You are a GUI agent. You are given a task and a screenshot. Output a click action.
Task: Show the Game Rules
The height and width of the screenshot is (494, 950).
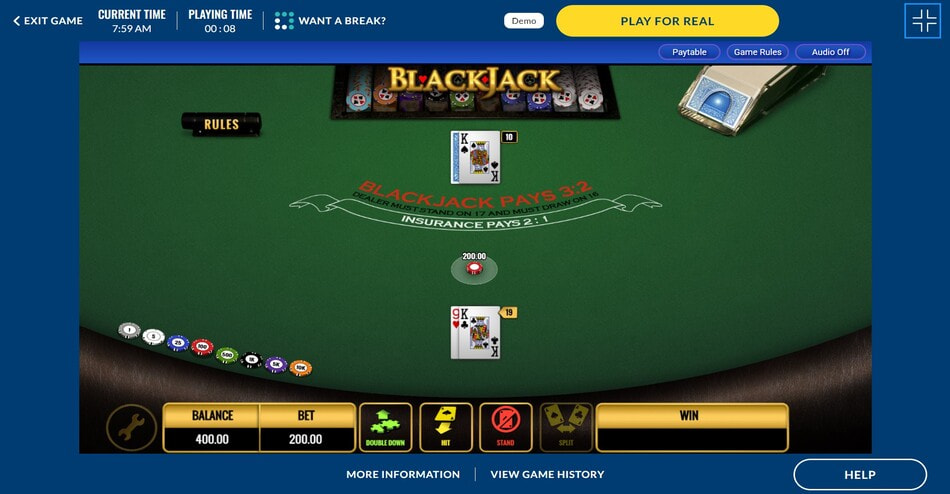[x=759, y=52]
